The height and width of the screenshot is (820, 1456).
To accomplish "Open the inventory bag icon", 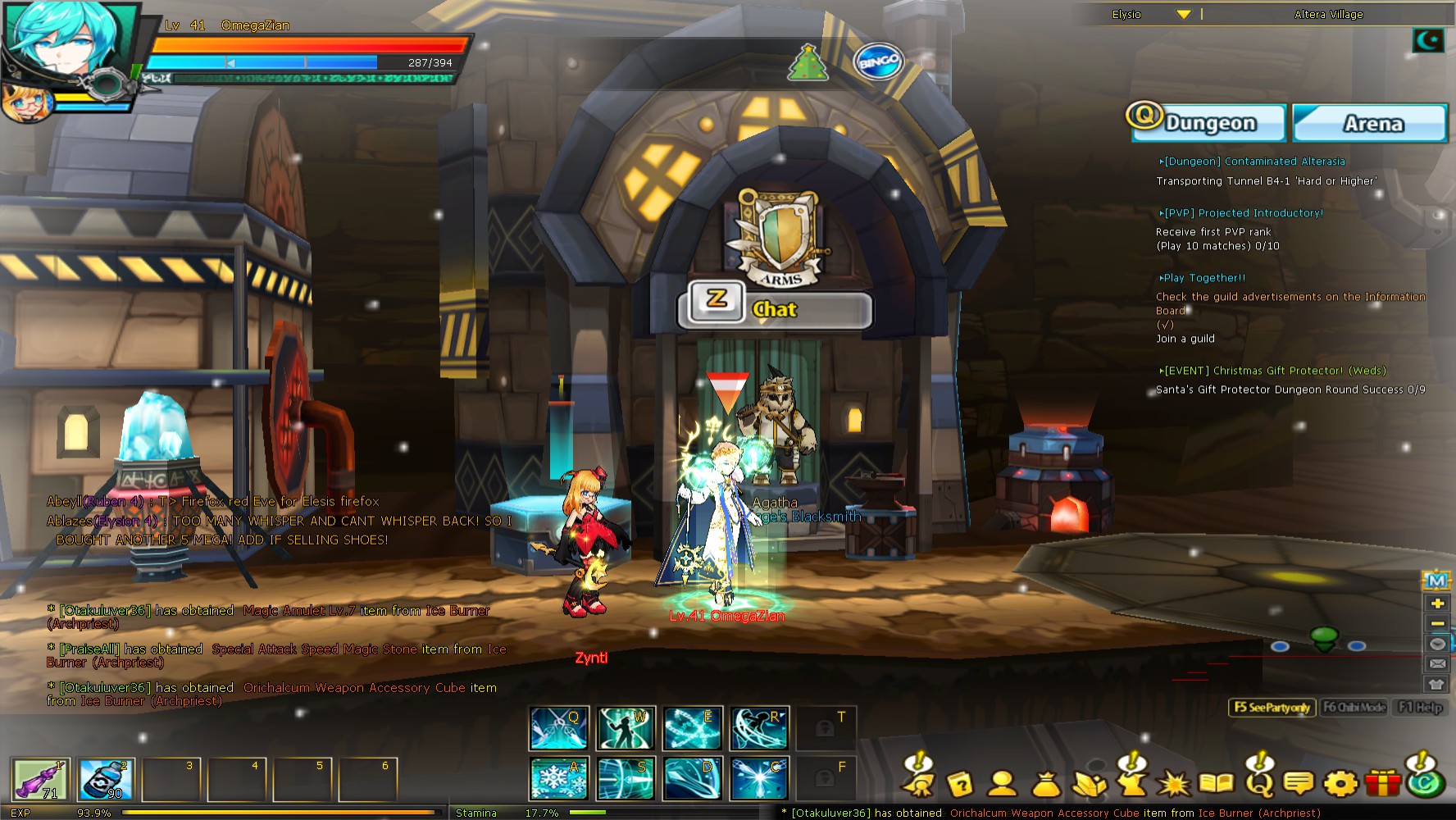I will coord(1047,785).
